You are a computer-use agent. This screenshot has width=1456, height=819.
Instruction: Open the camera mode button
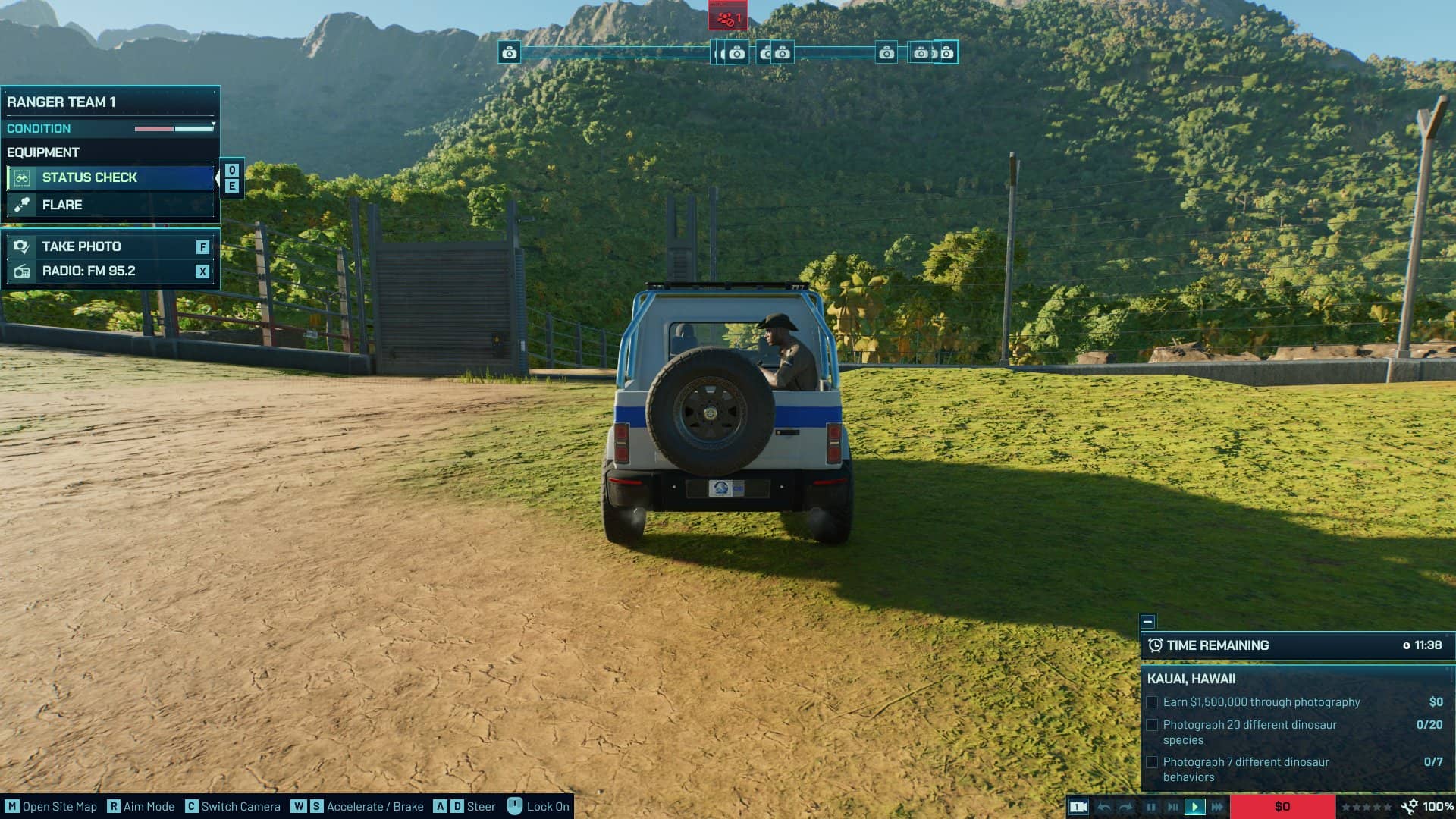pyautogui.click(x=1078, y=807)
